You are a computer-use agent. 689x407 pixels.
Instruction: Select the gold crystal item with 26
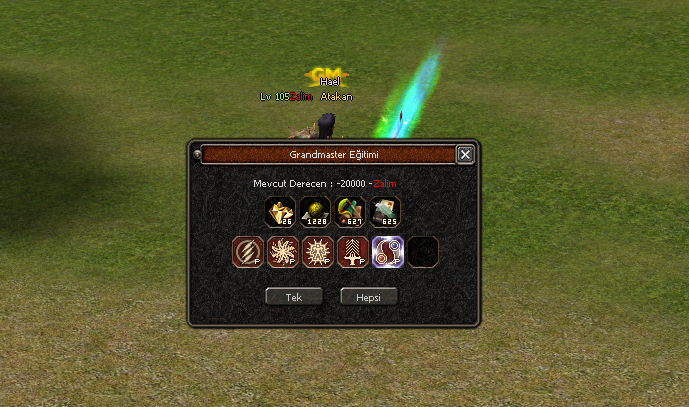280,211
